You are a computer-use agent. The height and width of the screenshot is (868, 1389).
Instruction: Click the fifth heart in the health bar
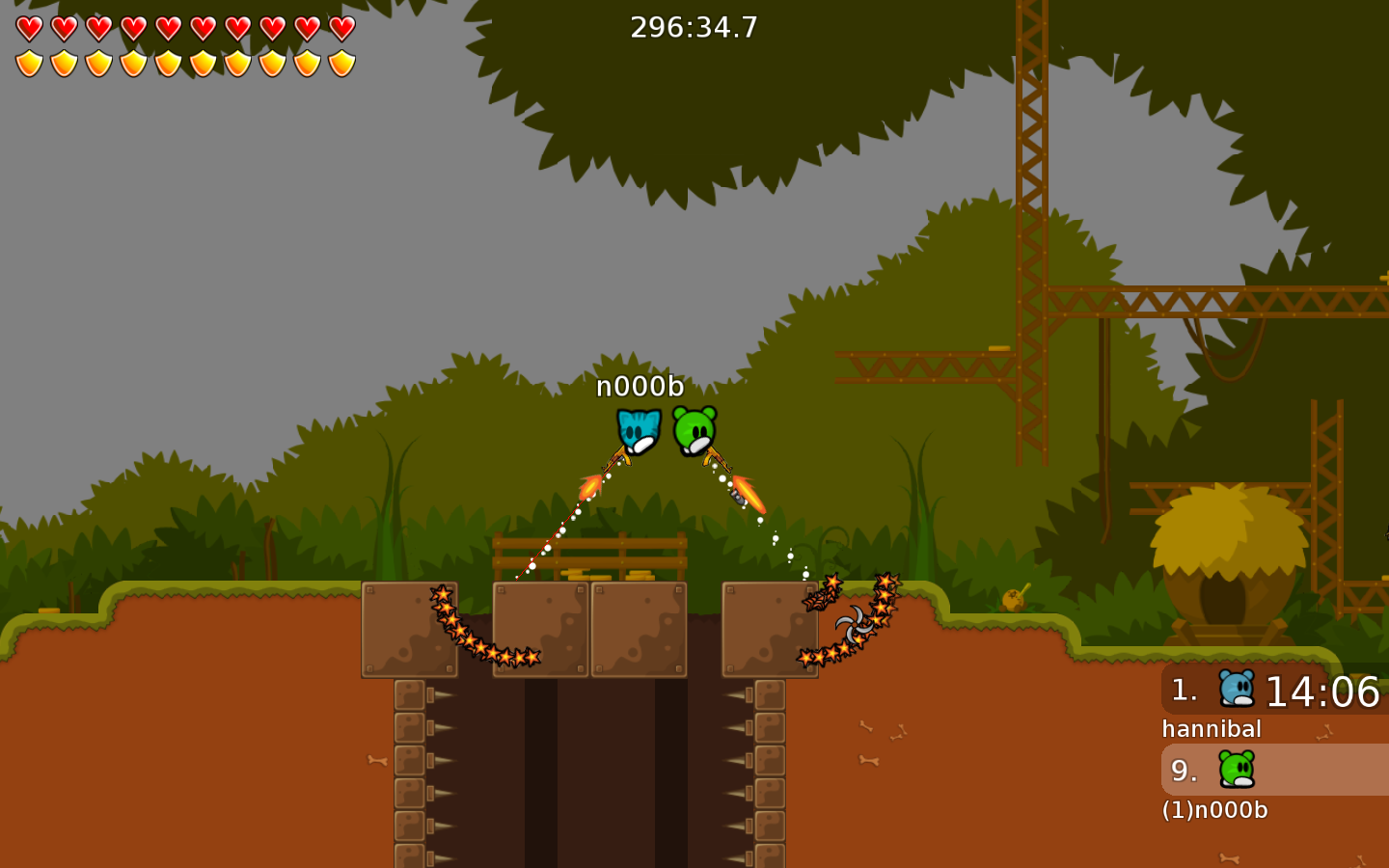click(168, 27)
